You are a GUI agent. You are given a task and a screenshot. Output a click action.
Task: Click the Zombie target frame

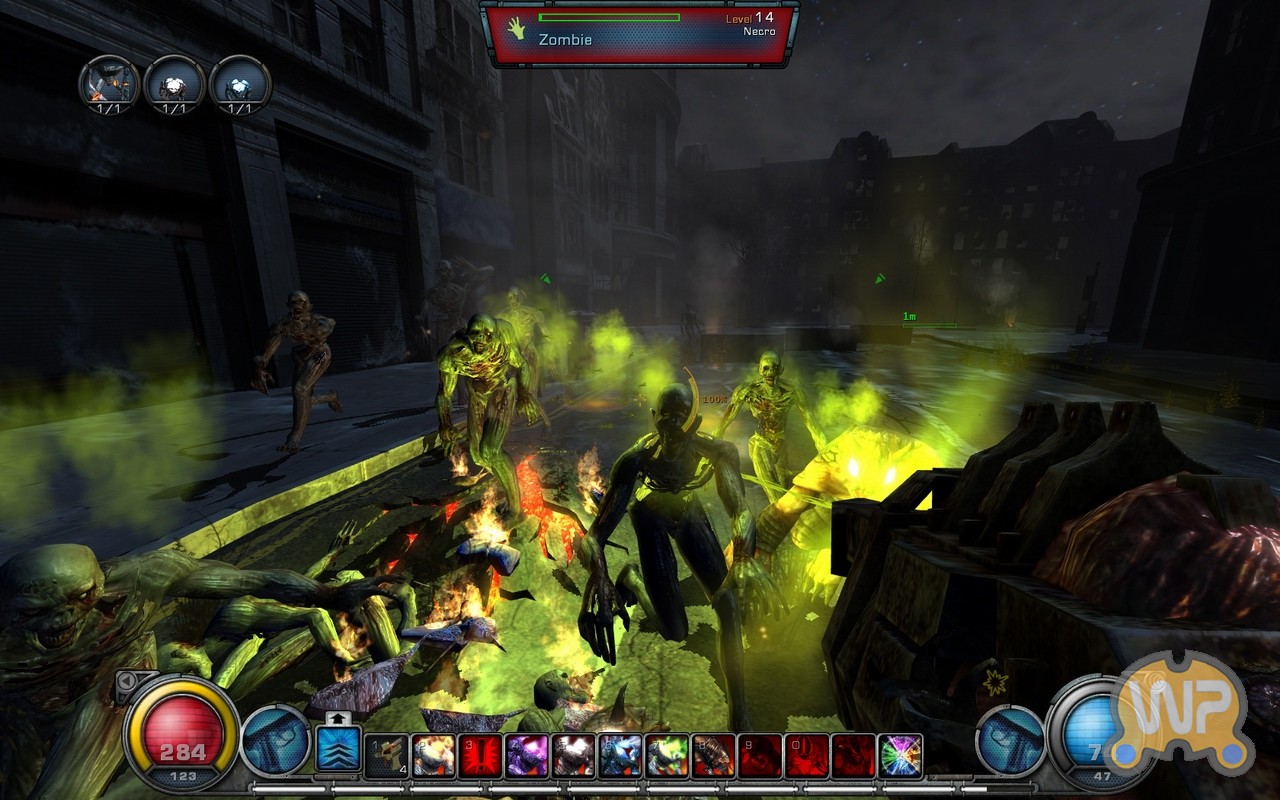click(639, 33)
